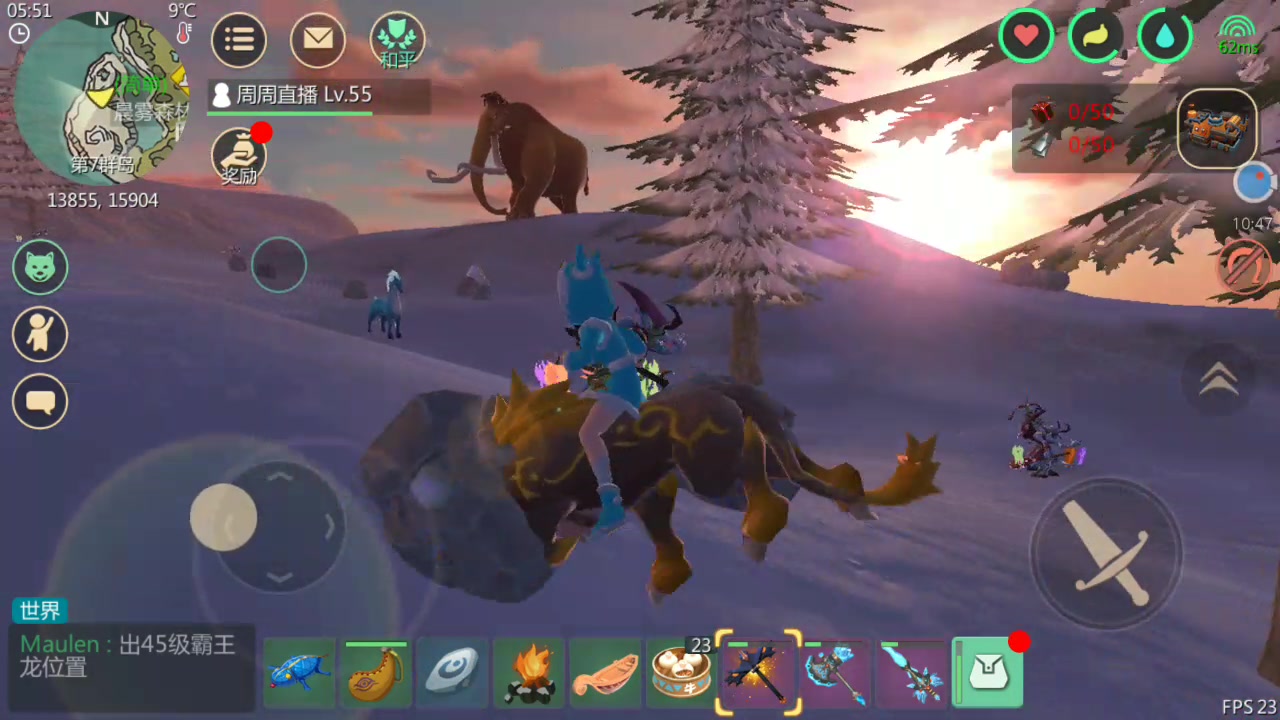Select the campfire hotbar slot
Viewport: 1280px width, 720px height.
529,673
